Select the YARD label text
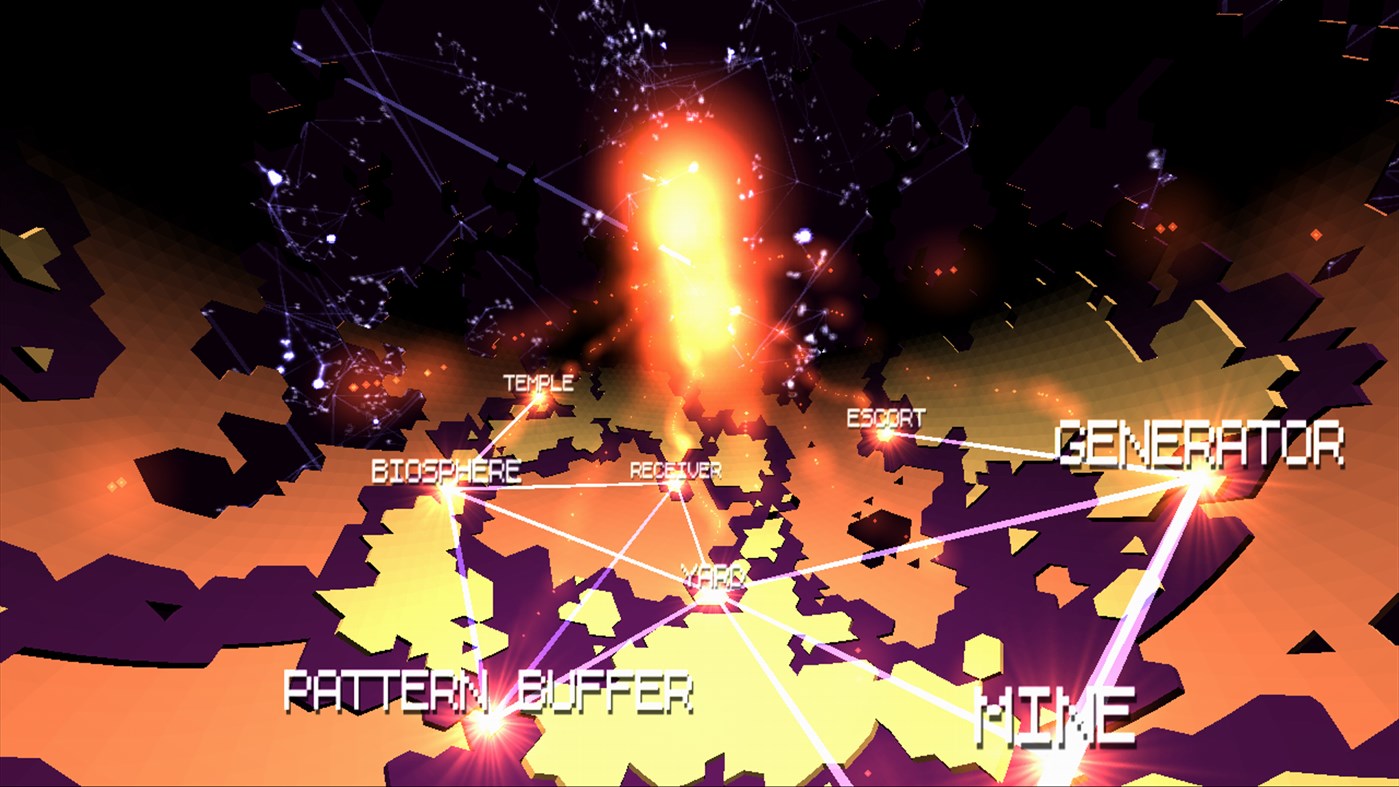Screen dimensions: 1399x787 [711, 577]
